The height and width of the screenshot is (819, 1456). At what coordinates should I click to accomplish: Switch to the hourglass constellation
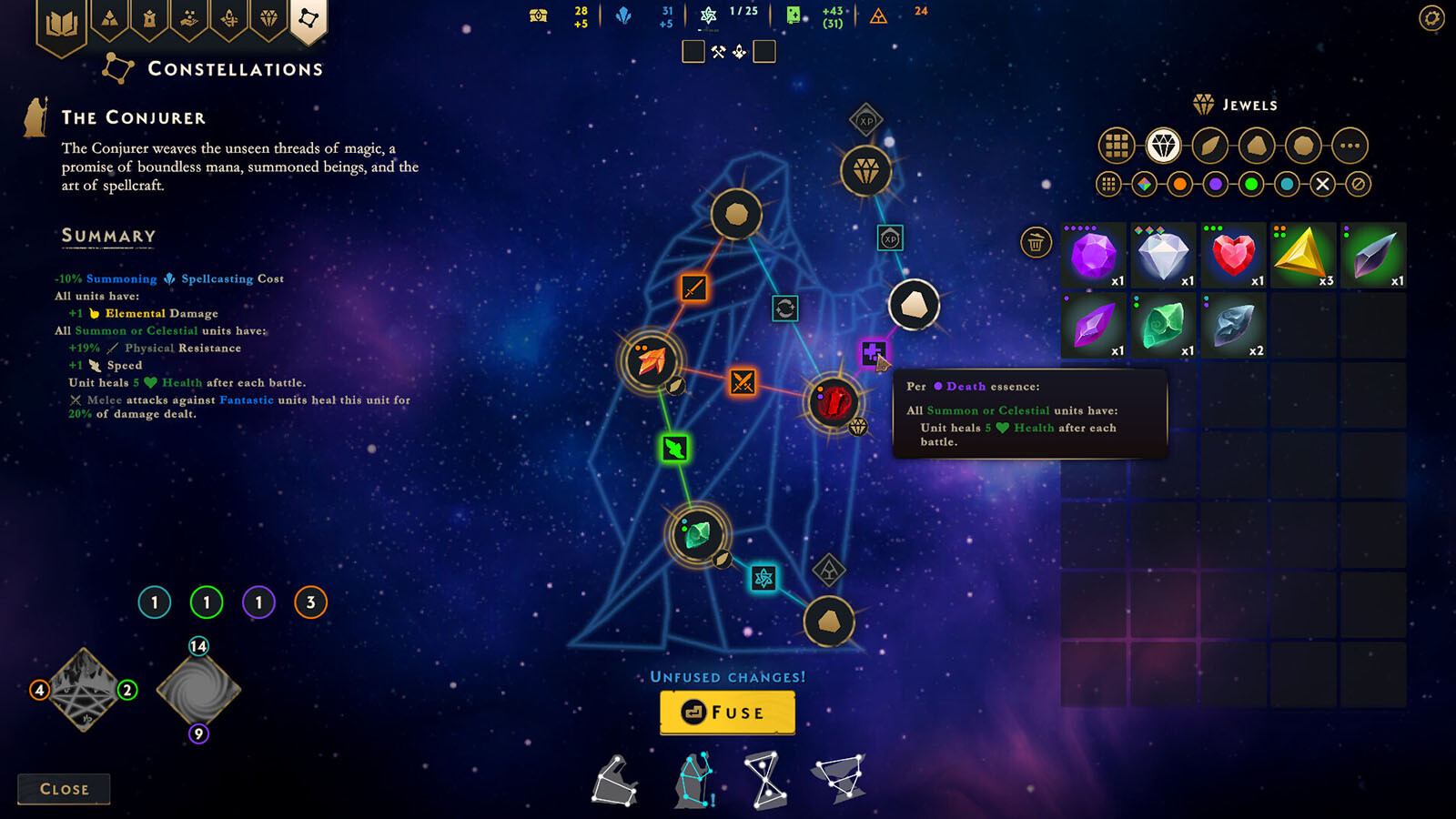click(766, 780)
